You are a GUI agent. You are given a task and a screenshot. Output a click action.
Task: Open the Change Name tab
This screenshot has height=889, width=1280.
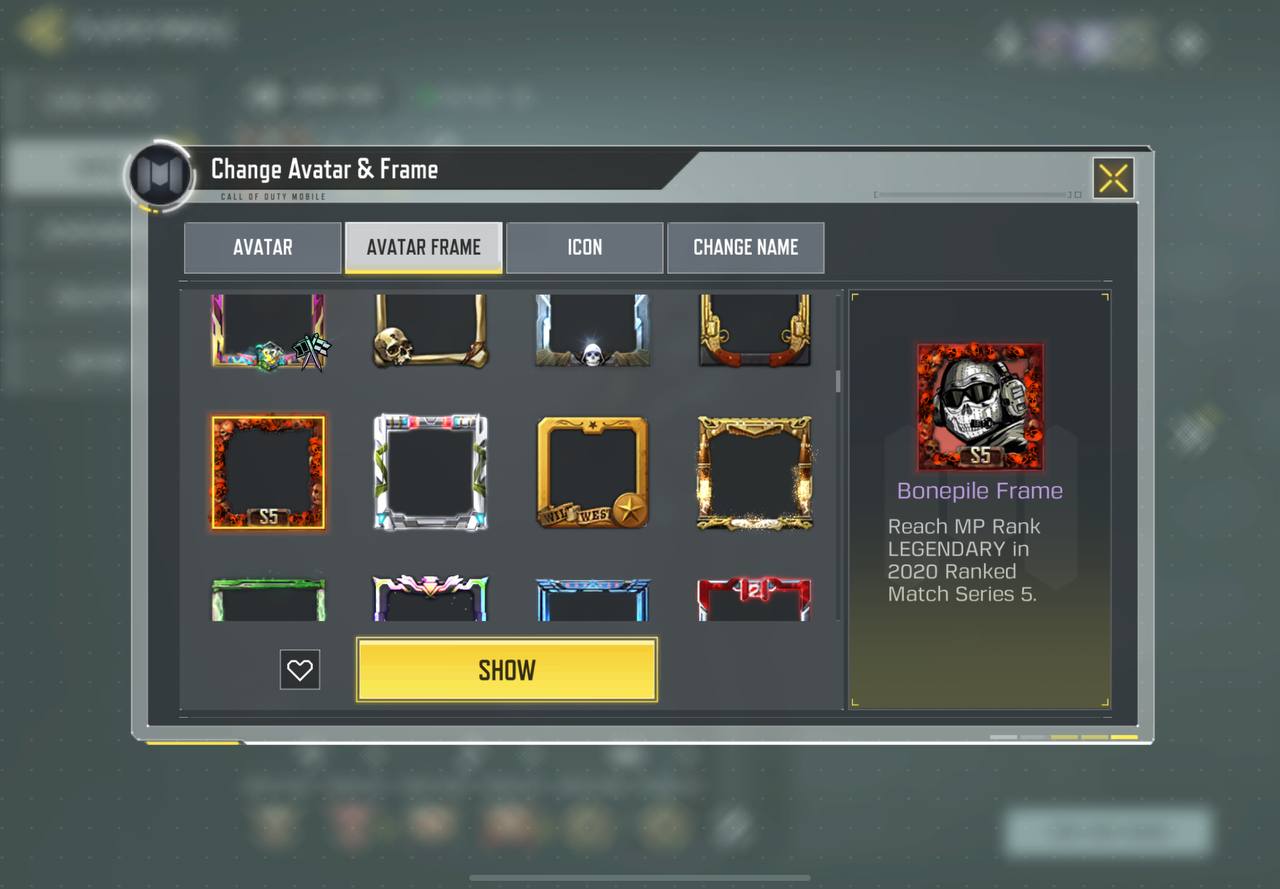[745, 247]
